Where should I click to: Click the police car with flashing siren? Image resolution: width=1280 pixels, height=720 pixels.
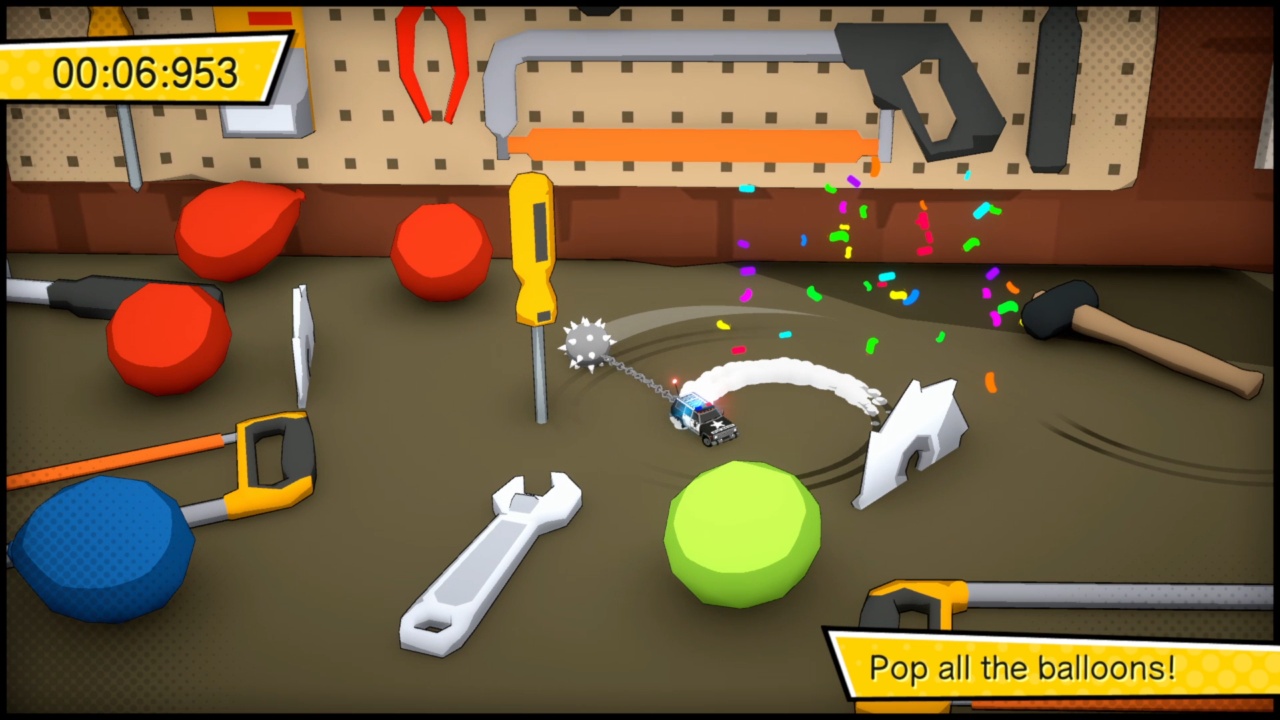(x=705, y=420)
